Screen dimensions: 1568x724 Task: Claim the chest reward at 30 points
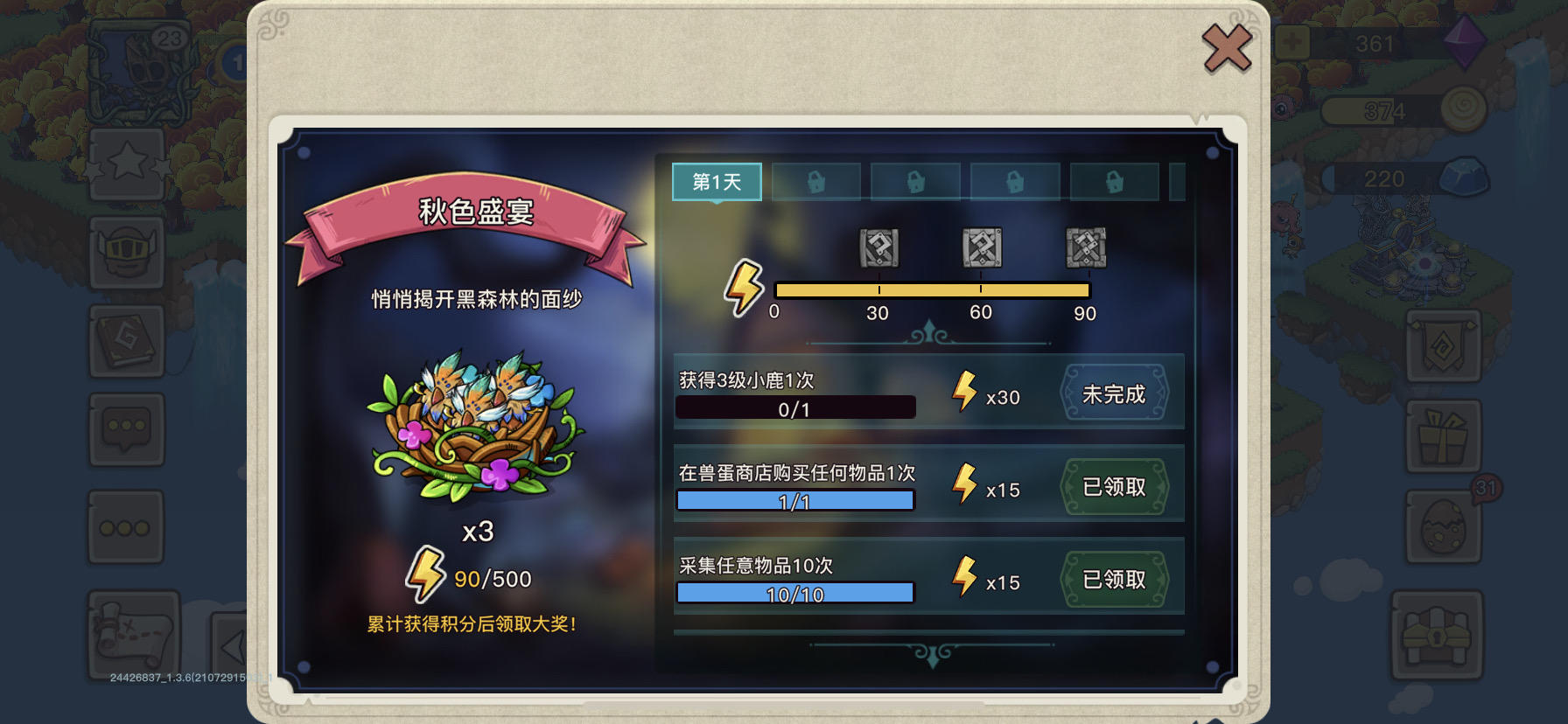click(x=878, y=248)
